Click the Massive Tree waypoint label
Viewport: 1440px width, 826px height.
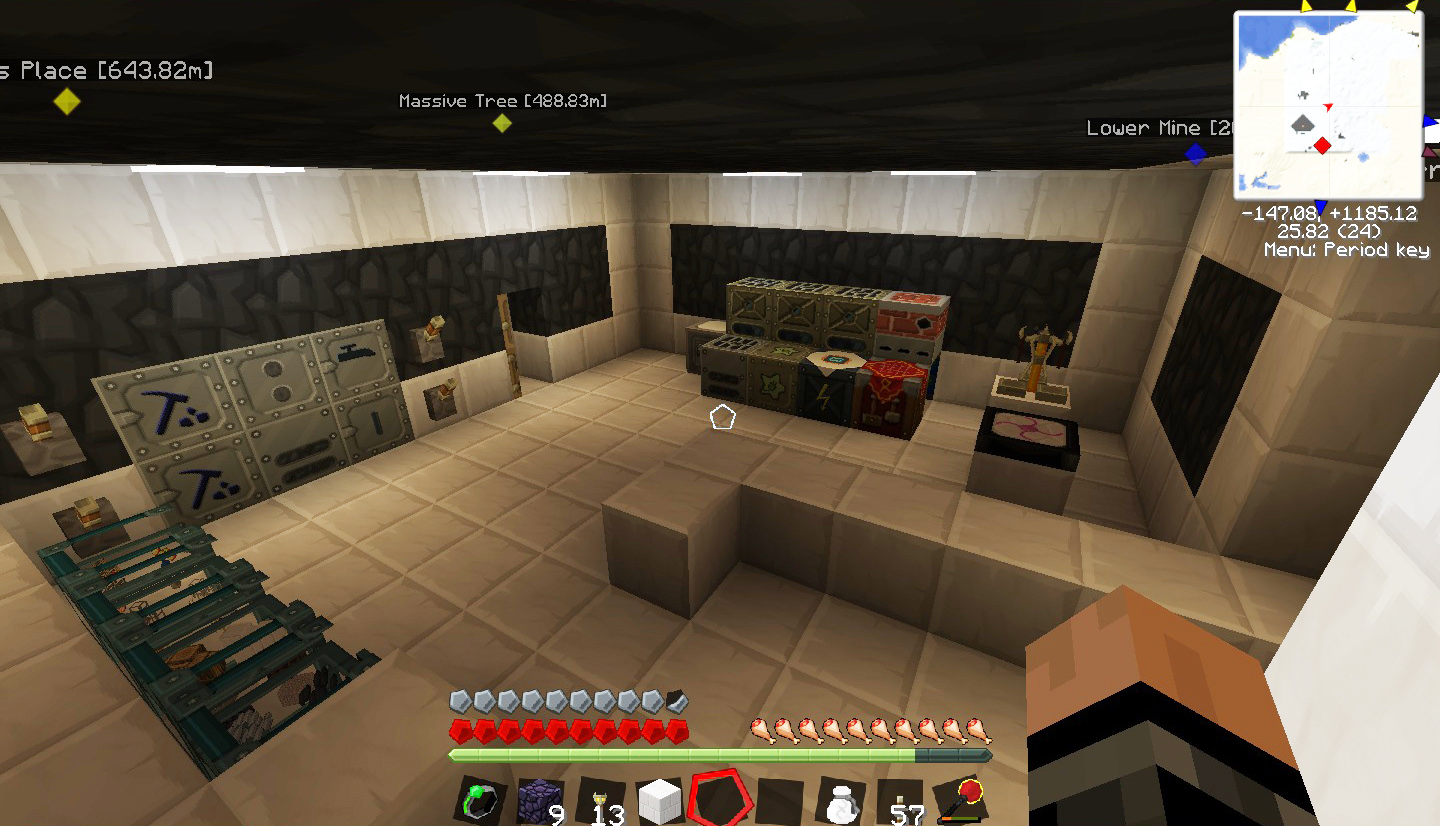point(504,100)
